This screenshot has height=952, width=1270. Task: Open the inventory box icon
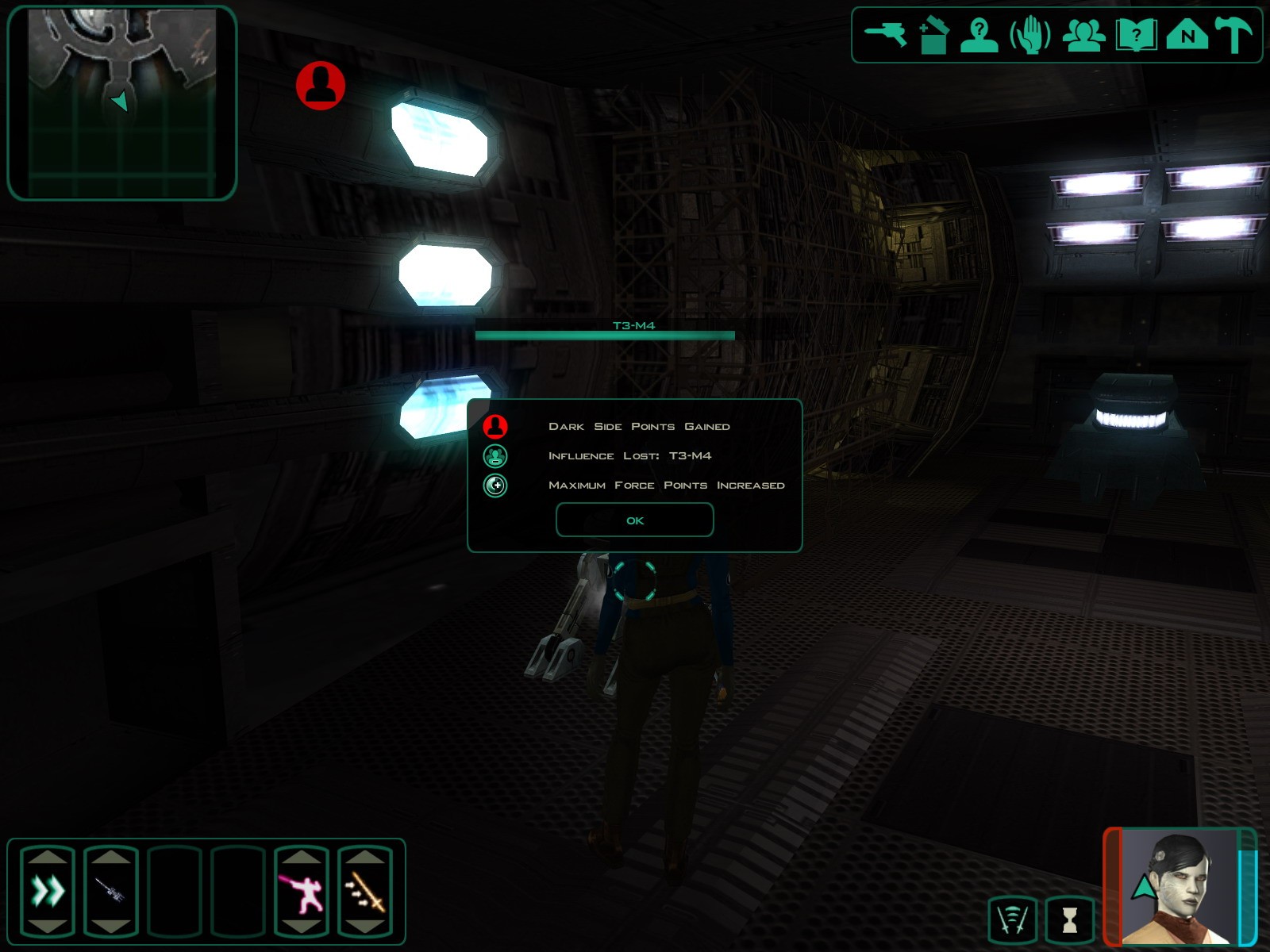933,36
